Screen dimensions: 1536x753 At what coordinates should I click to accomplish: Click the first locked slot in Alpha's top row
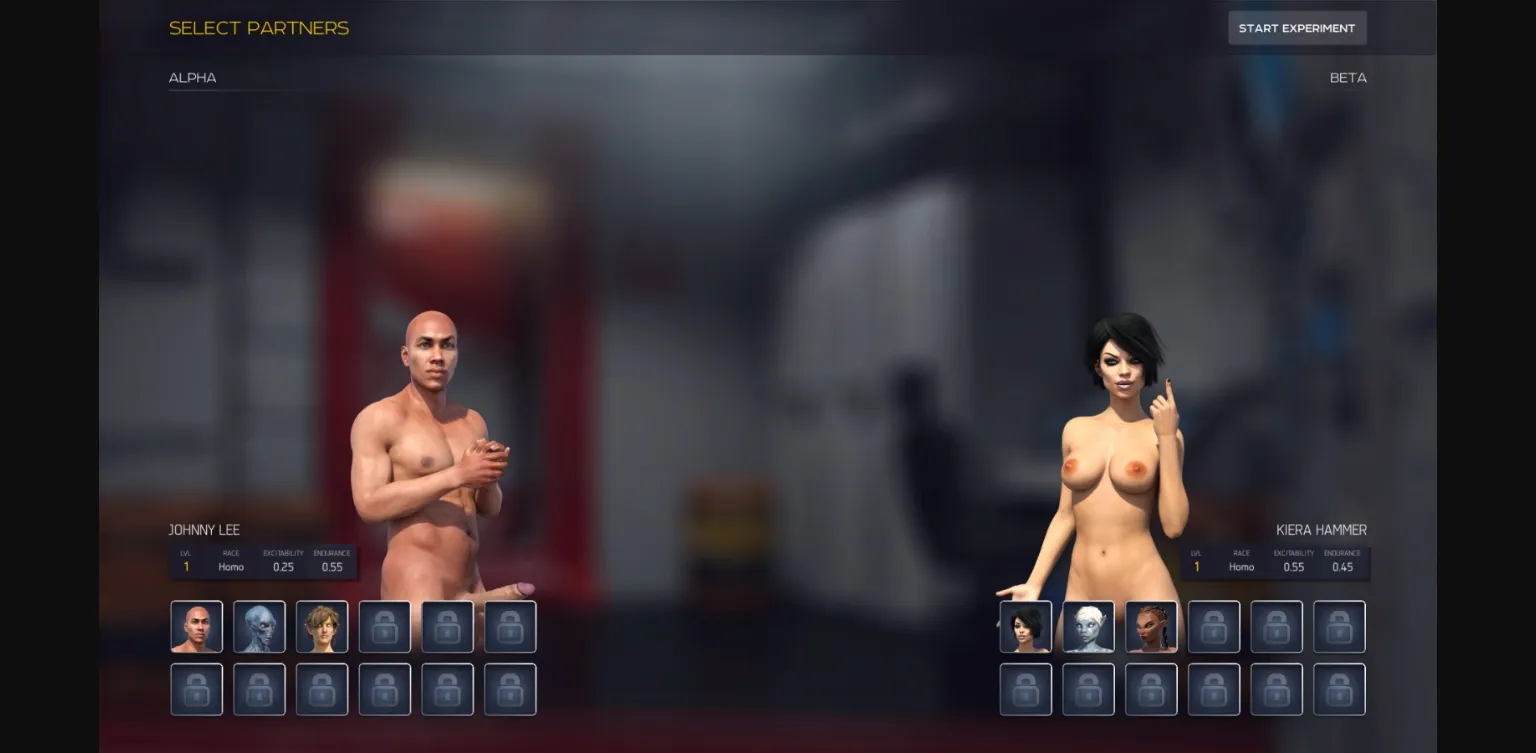click(385, 626)
